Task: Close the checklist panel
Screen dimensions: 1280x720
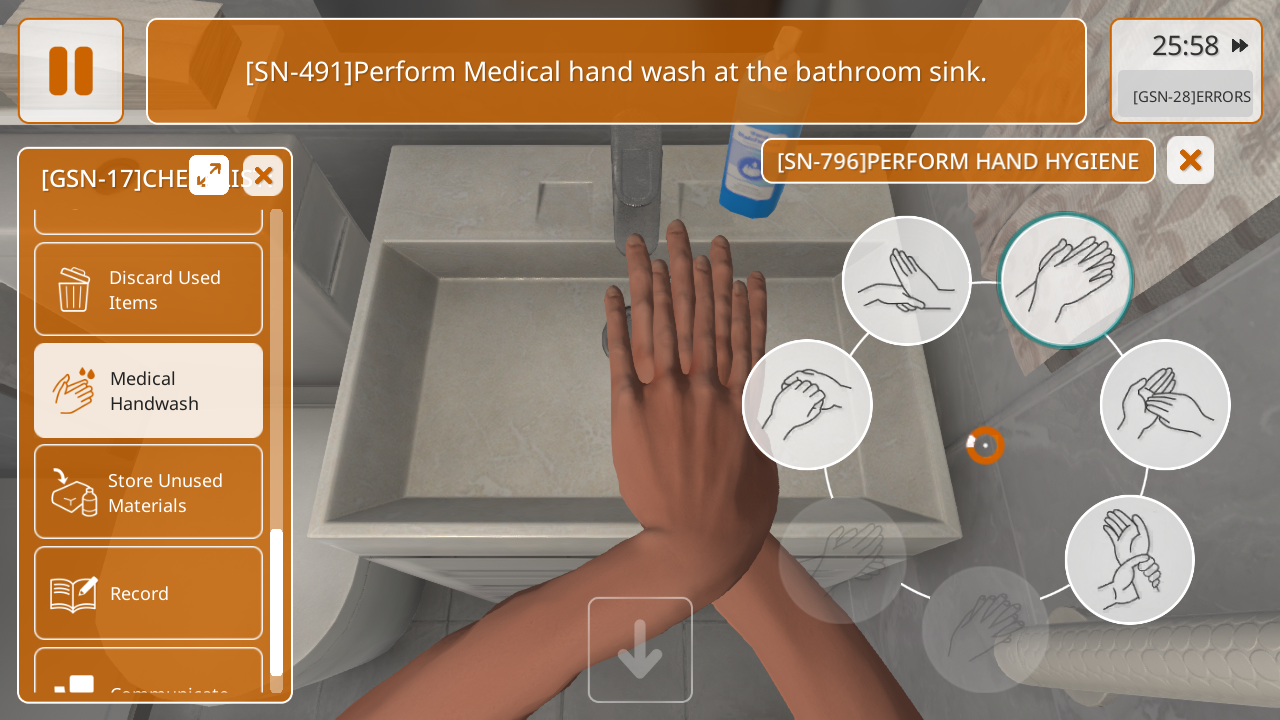Action: (263, 176)
